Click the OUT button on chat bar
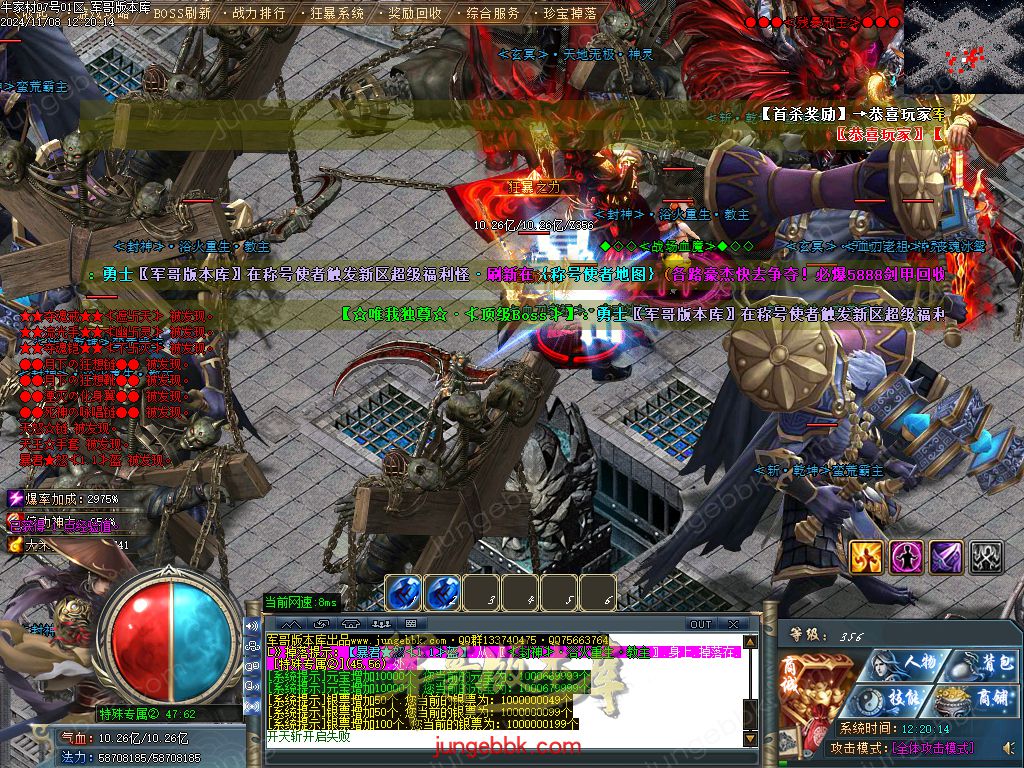The image size is (1024, 768). tap(701, 625)
